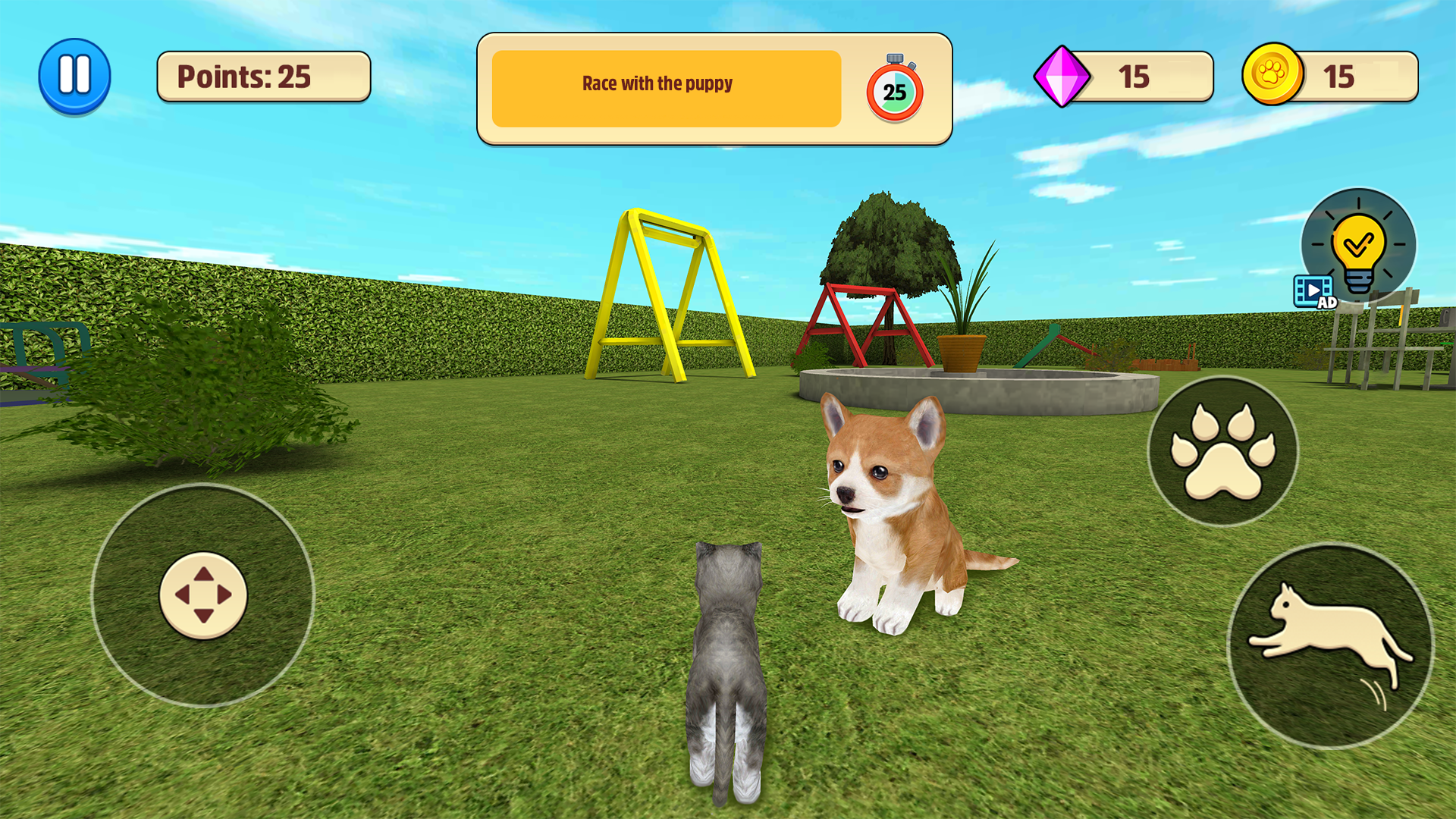The width and height of the screenshot is (1456, 819).
Task: Tap the pink gem currency icon
Action: [x=1062, y=77]
